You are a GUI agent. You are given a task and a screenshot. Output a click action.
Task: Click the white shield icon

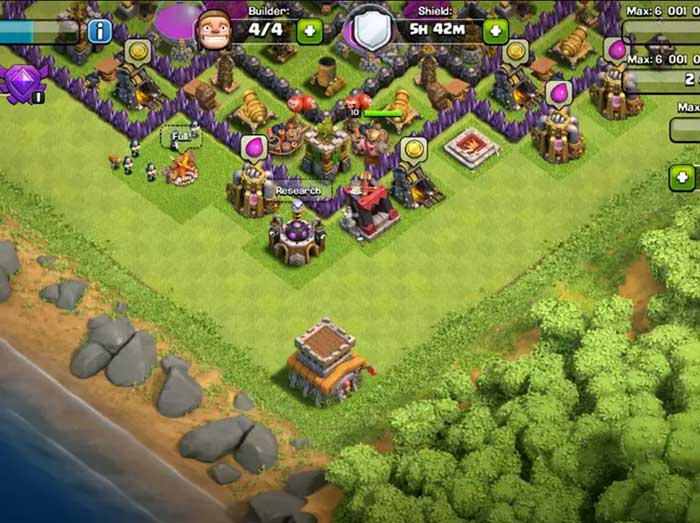(371, 29)
